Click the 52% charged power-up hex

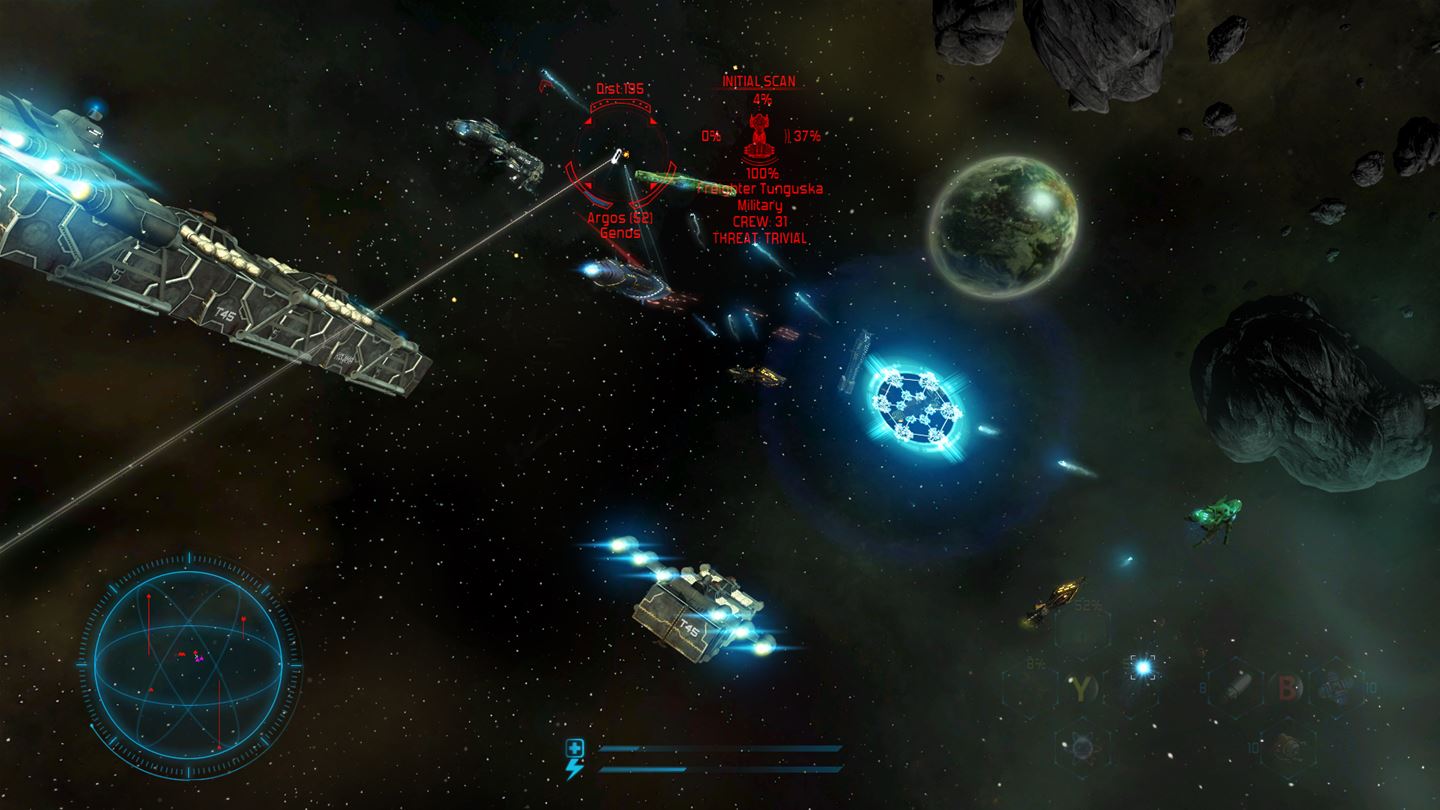point(1082,629)
